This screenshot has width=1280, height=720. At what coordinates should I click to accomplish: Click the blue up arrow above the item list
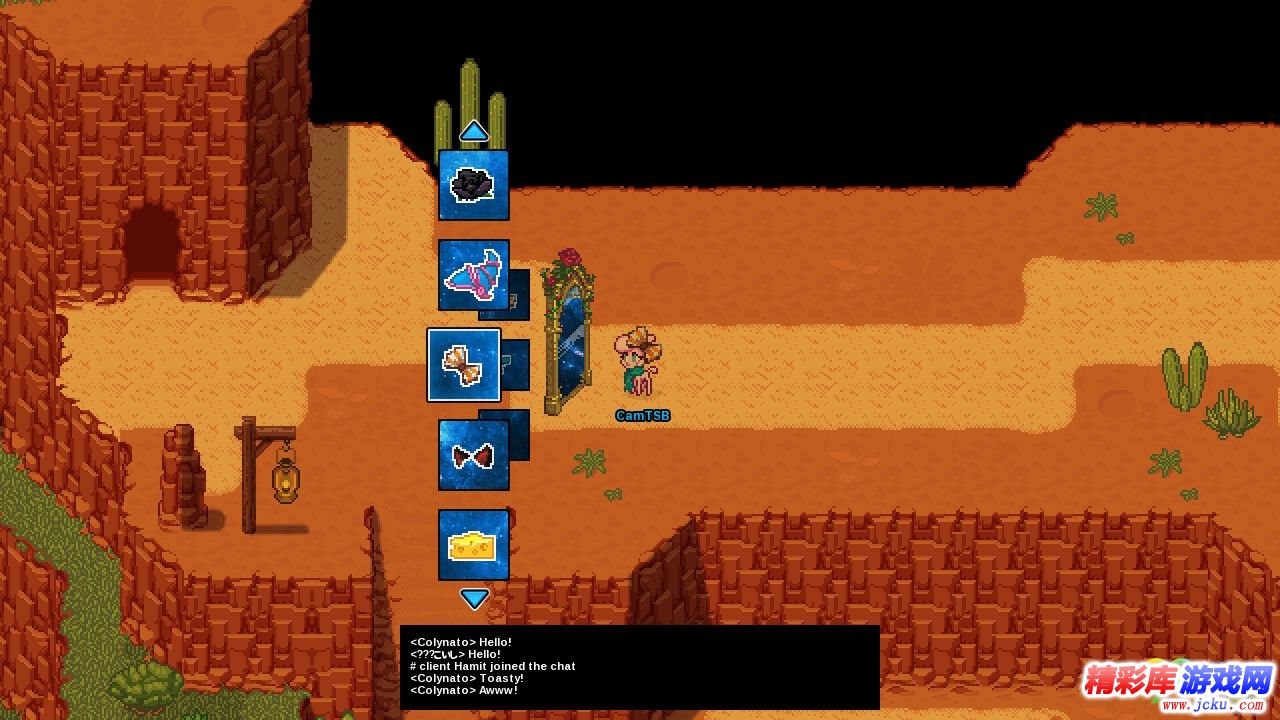(x=474, y=131)
